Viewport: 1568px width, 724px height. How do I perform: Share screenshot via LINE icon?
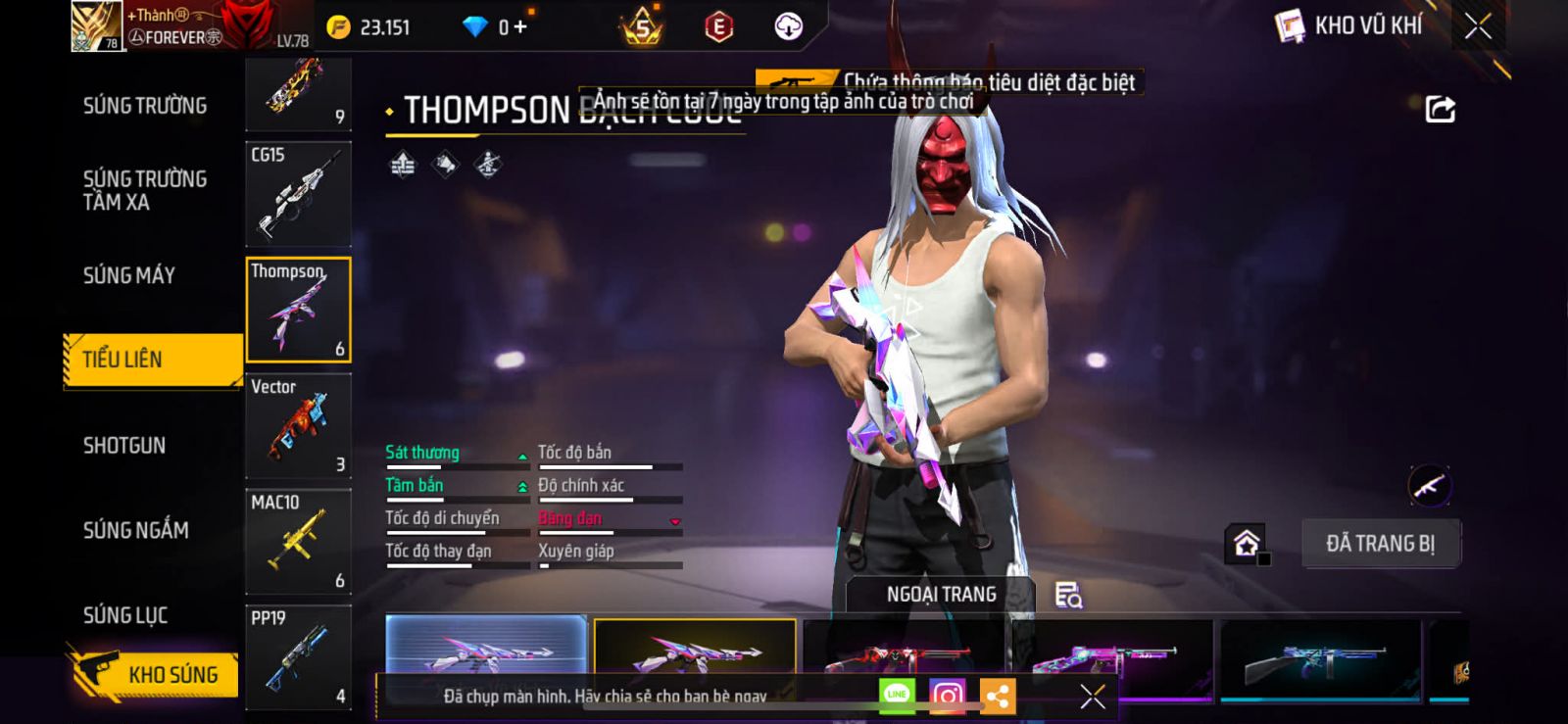[897, 696]
